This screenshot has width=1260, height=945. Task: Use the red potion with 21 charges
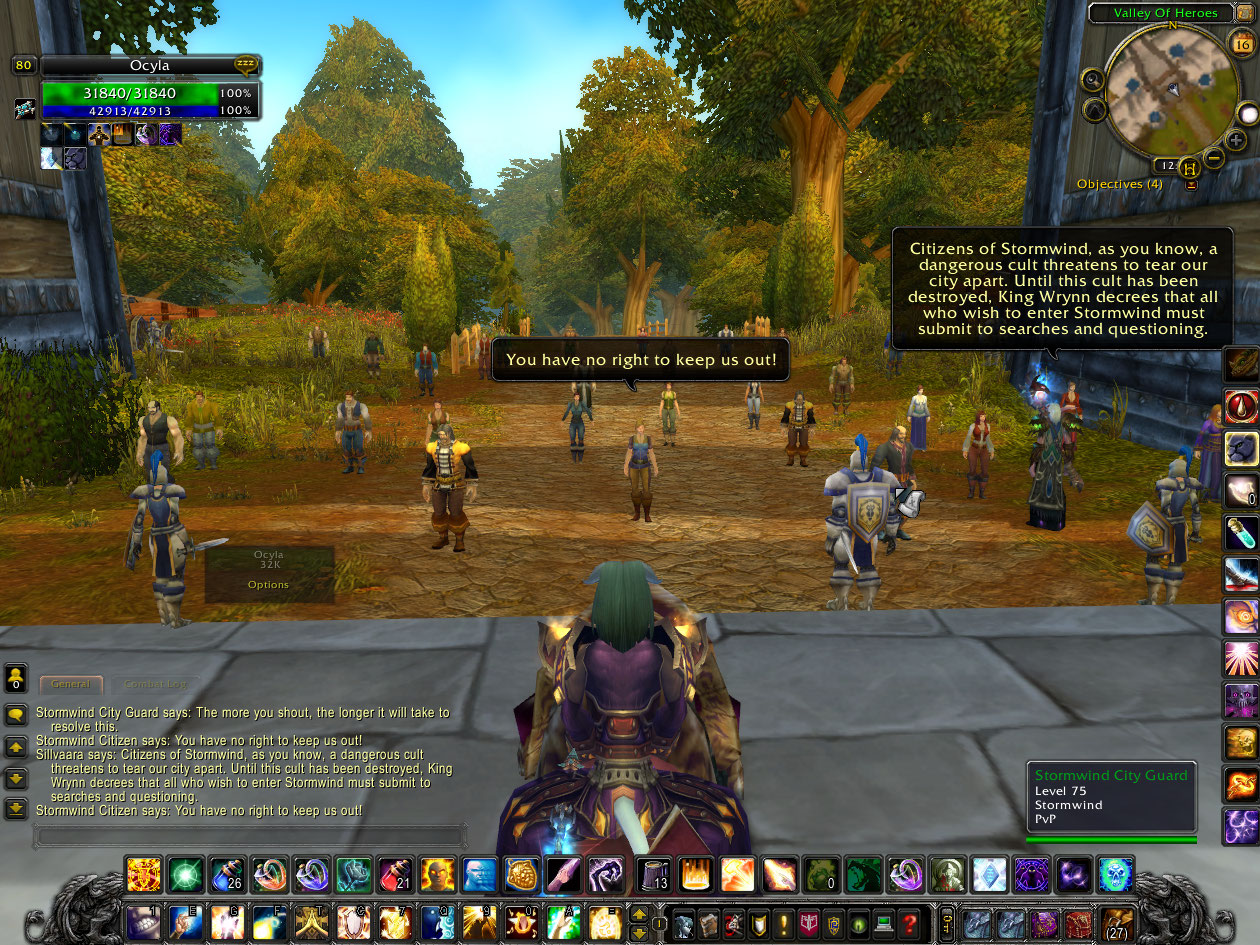click(396, 875)
